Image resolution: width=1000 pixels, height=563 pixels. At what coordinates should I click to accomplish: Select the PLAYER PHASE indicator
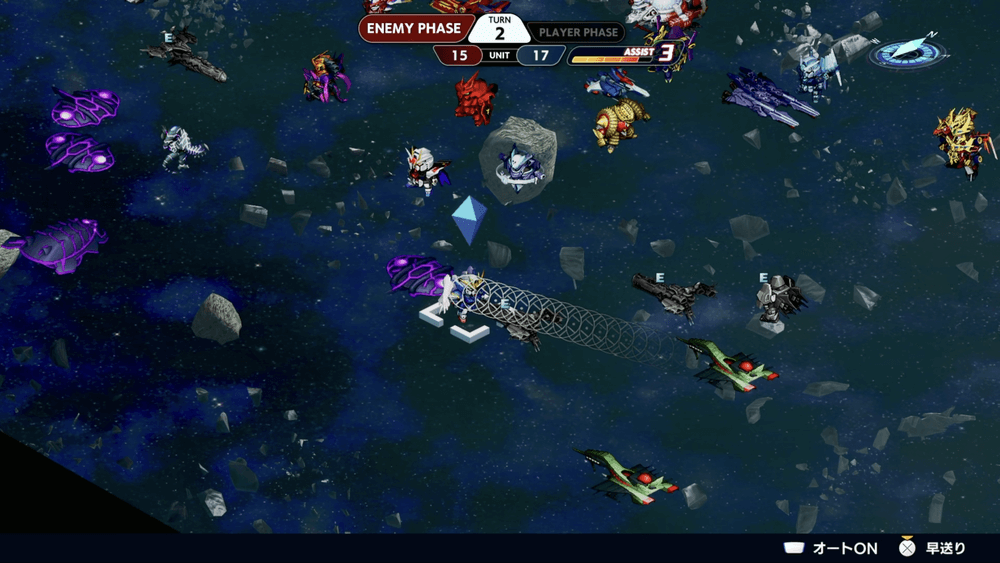[x=580, y=32]
